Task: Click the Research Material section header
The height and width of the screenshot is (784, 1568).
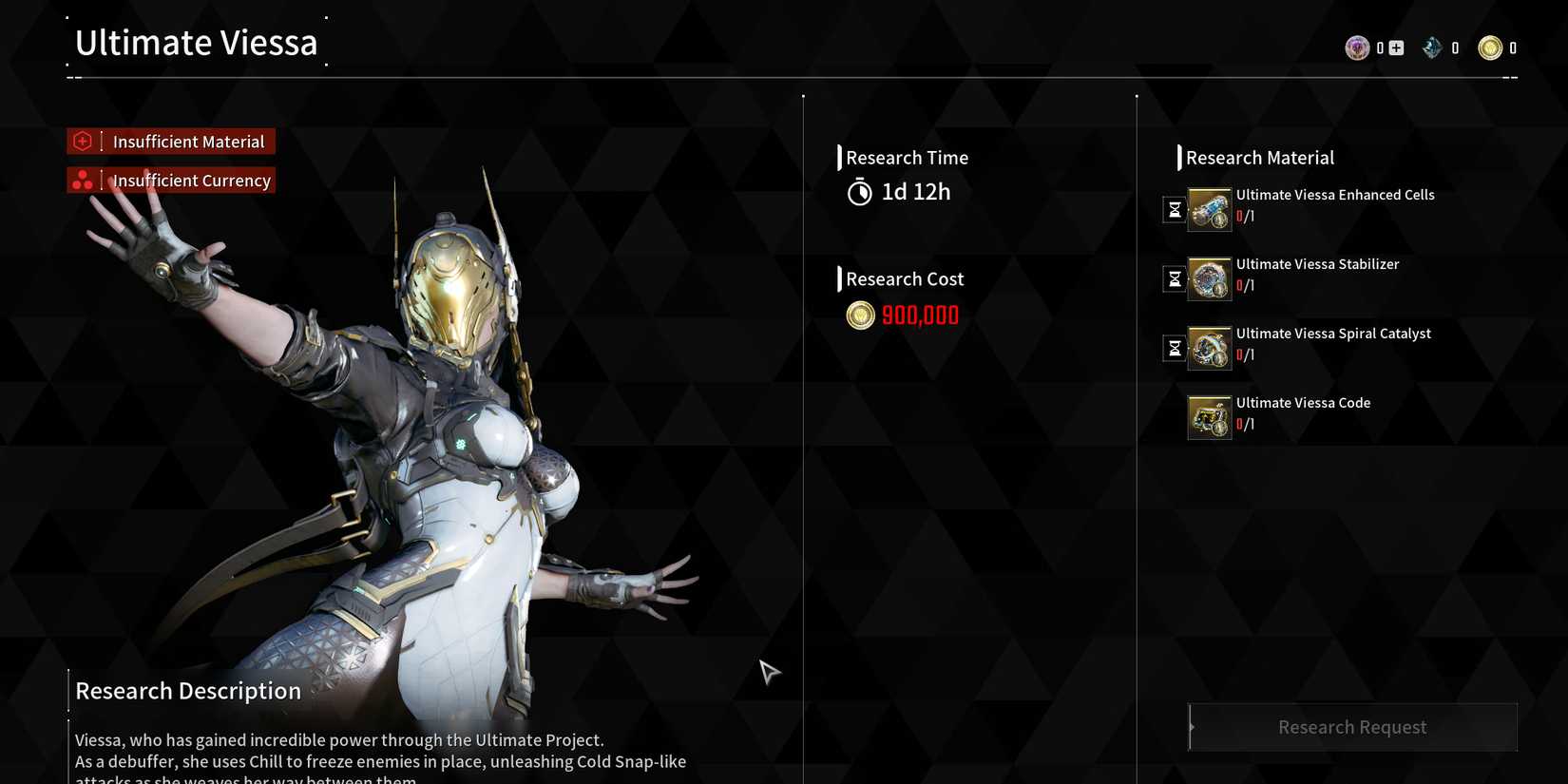Action: [1260, 157]
